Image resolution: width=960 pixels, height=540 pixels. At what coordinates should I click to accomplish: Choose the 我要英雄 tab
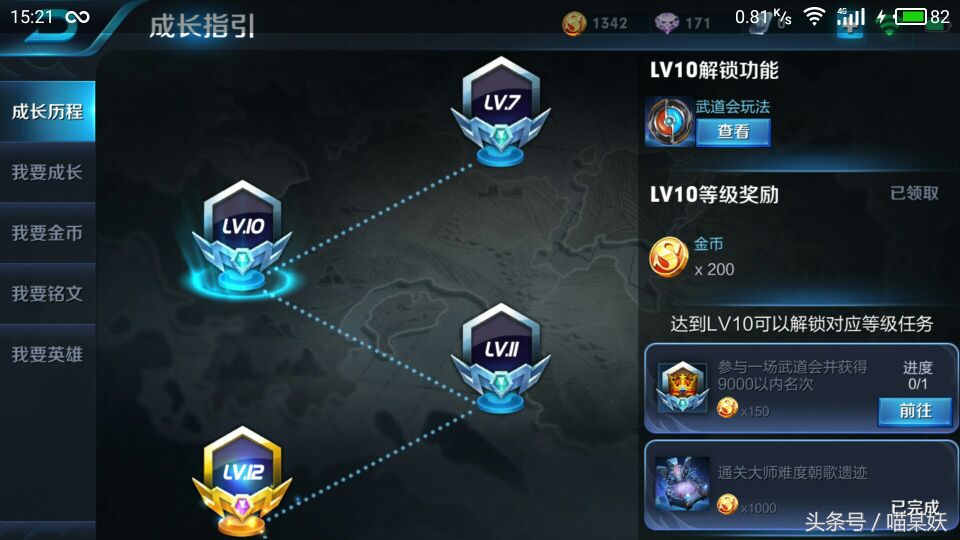pos(47,354)
